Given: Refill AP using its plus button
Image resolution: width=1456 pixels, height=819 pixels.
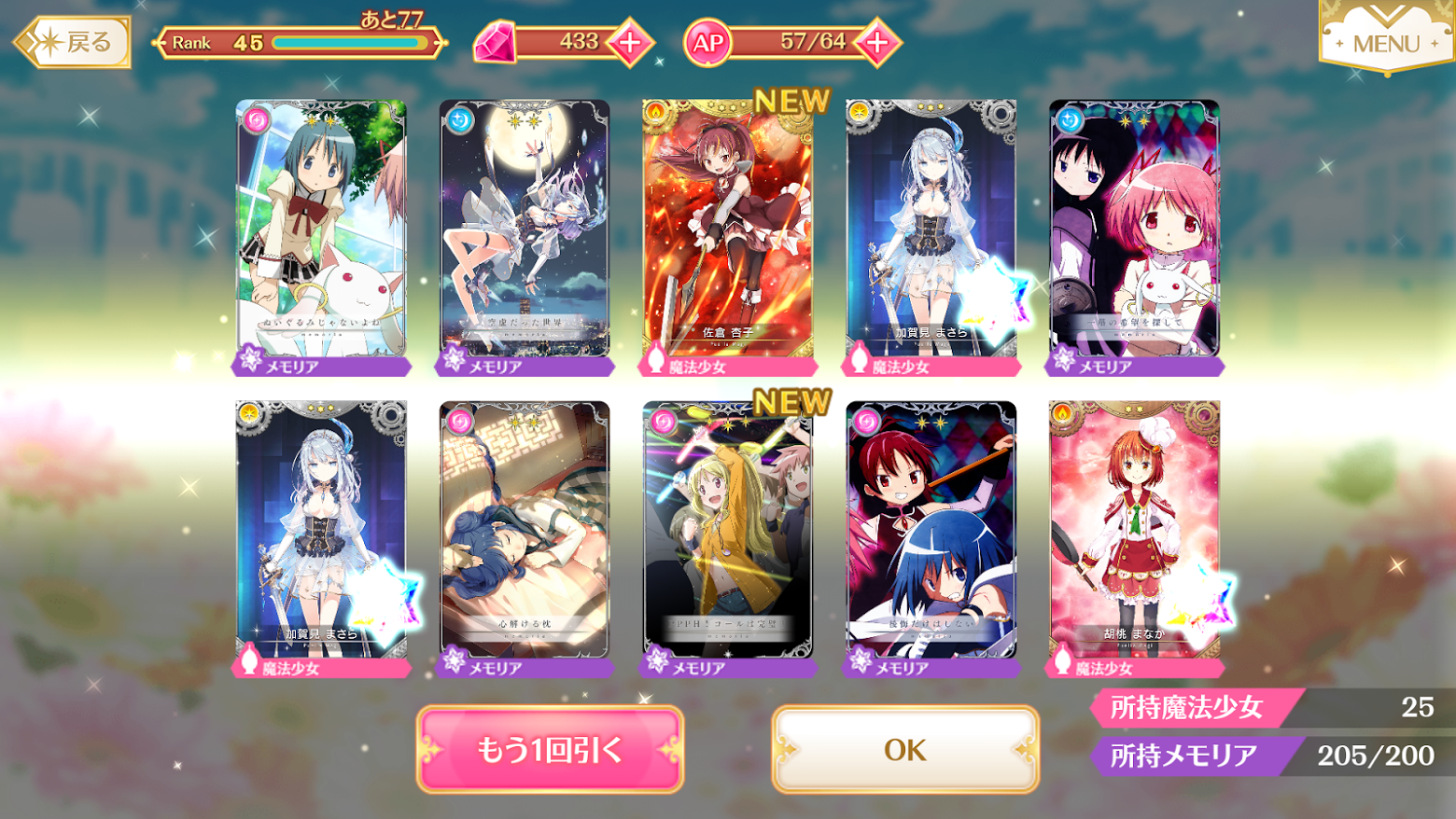Looking at the screenshot, I should [x=877, y=42].
